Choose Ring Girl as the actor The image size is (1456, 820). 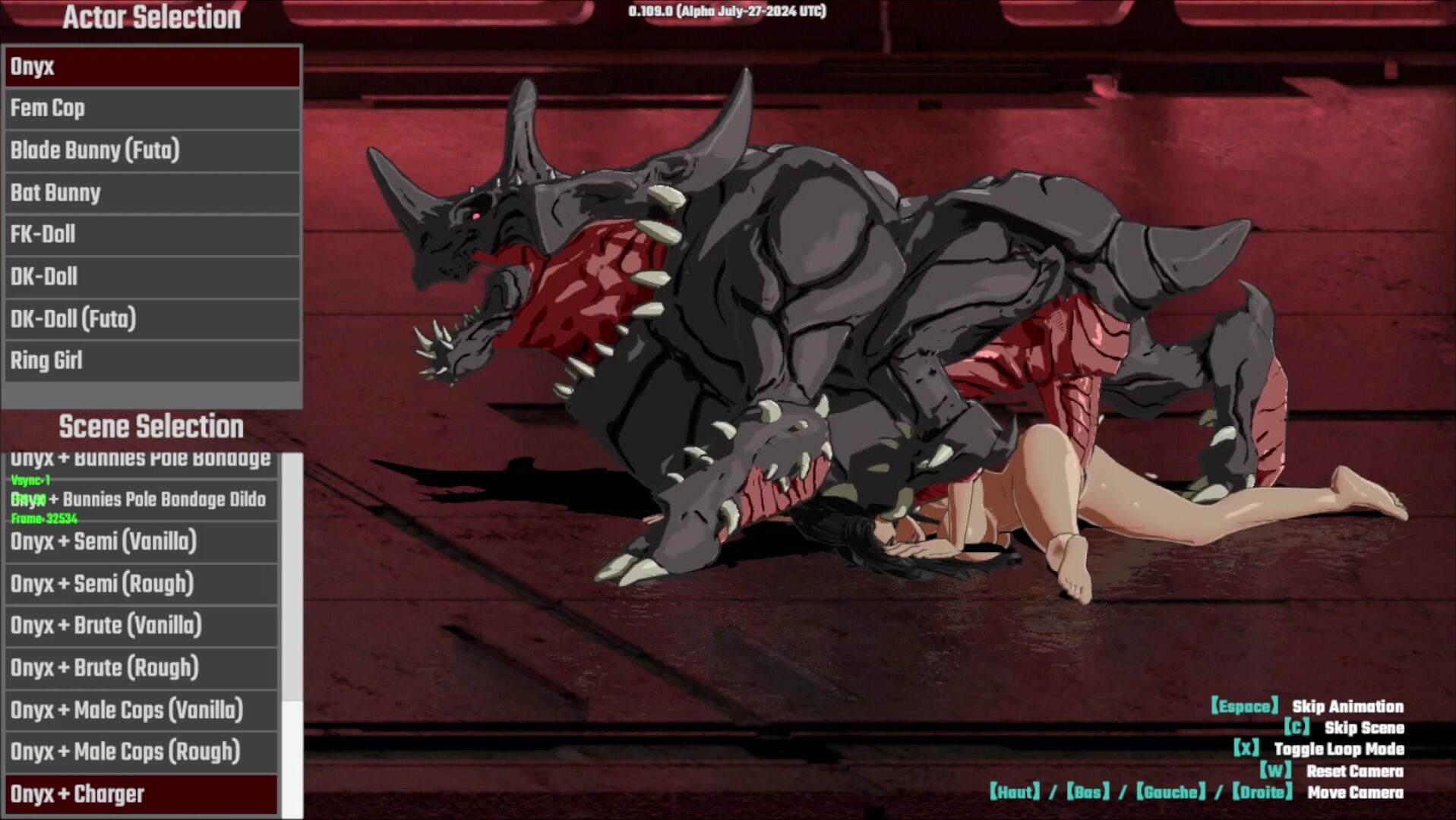click(152, 361)
